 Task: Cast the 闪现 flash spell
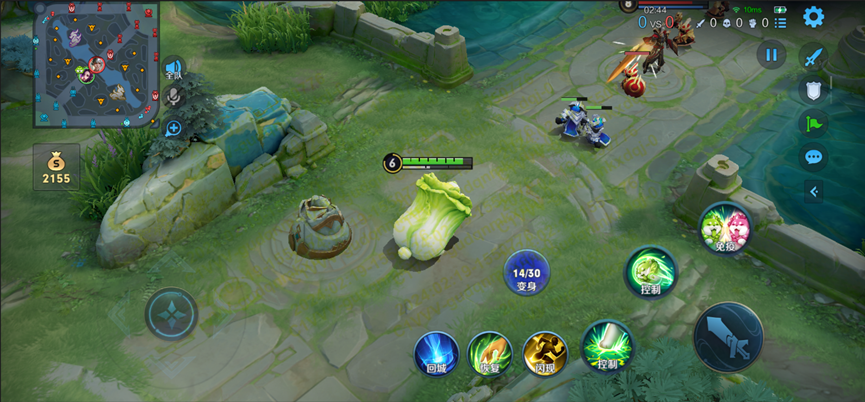pos(545,354)
